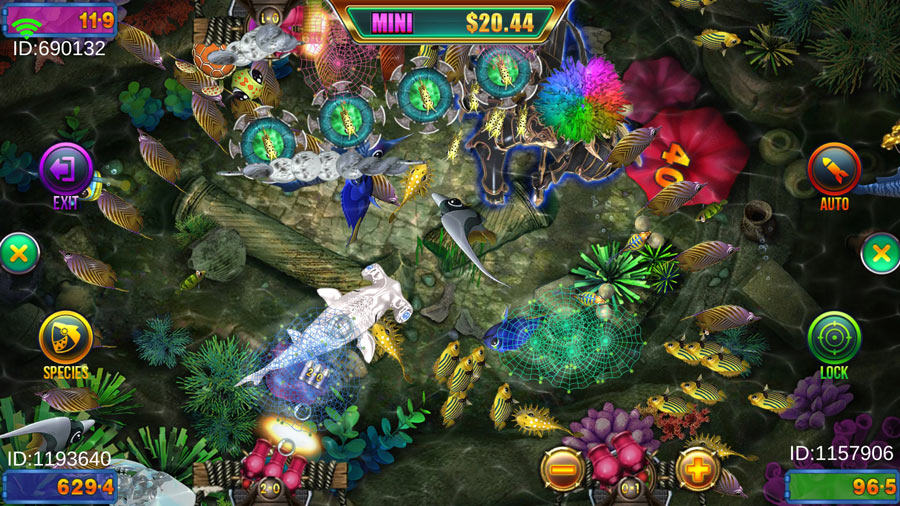Collapse the right side menu with the green X

click(881, 254)
